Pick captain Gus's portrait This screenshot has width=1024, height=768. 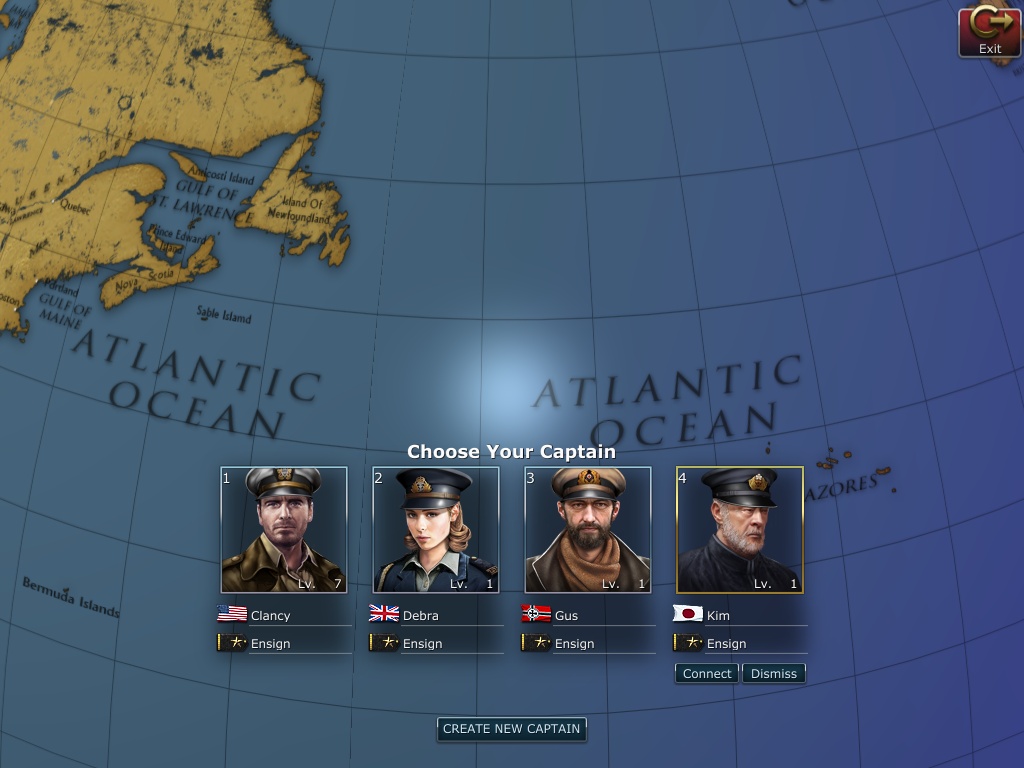[588, 530]
